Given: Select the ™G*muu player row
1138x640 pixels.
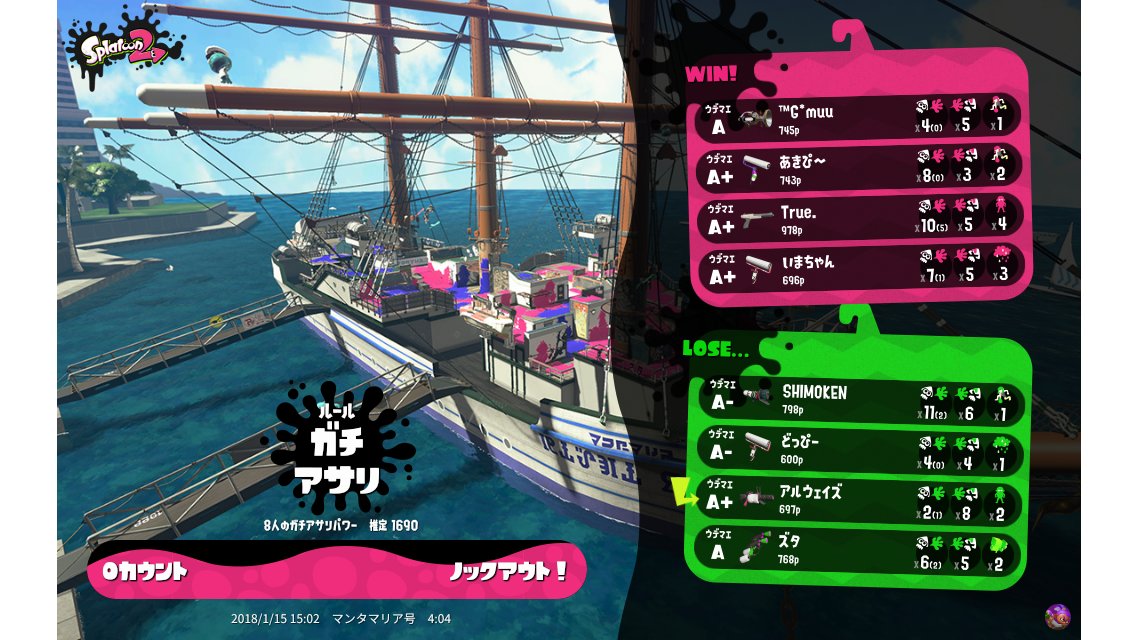Looking at the screenshot, I should pos(858,116).
